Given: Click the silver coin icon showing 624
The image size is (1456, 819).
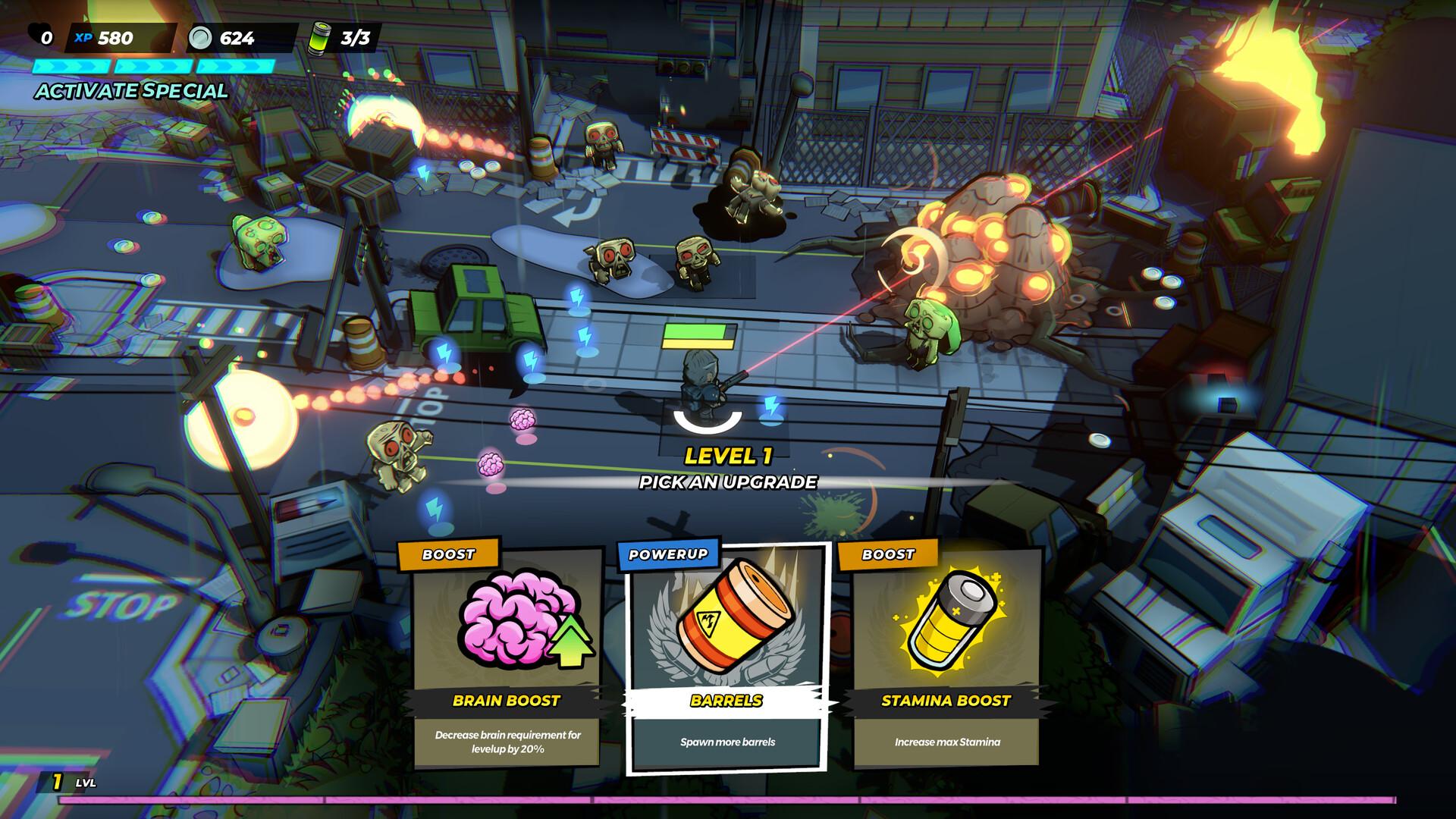Looking at the screenshot, I should coord(199,34).
